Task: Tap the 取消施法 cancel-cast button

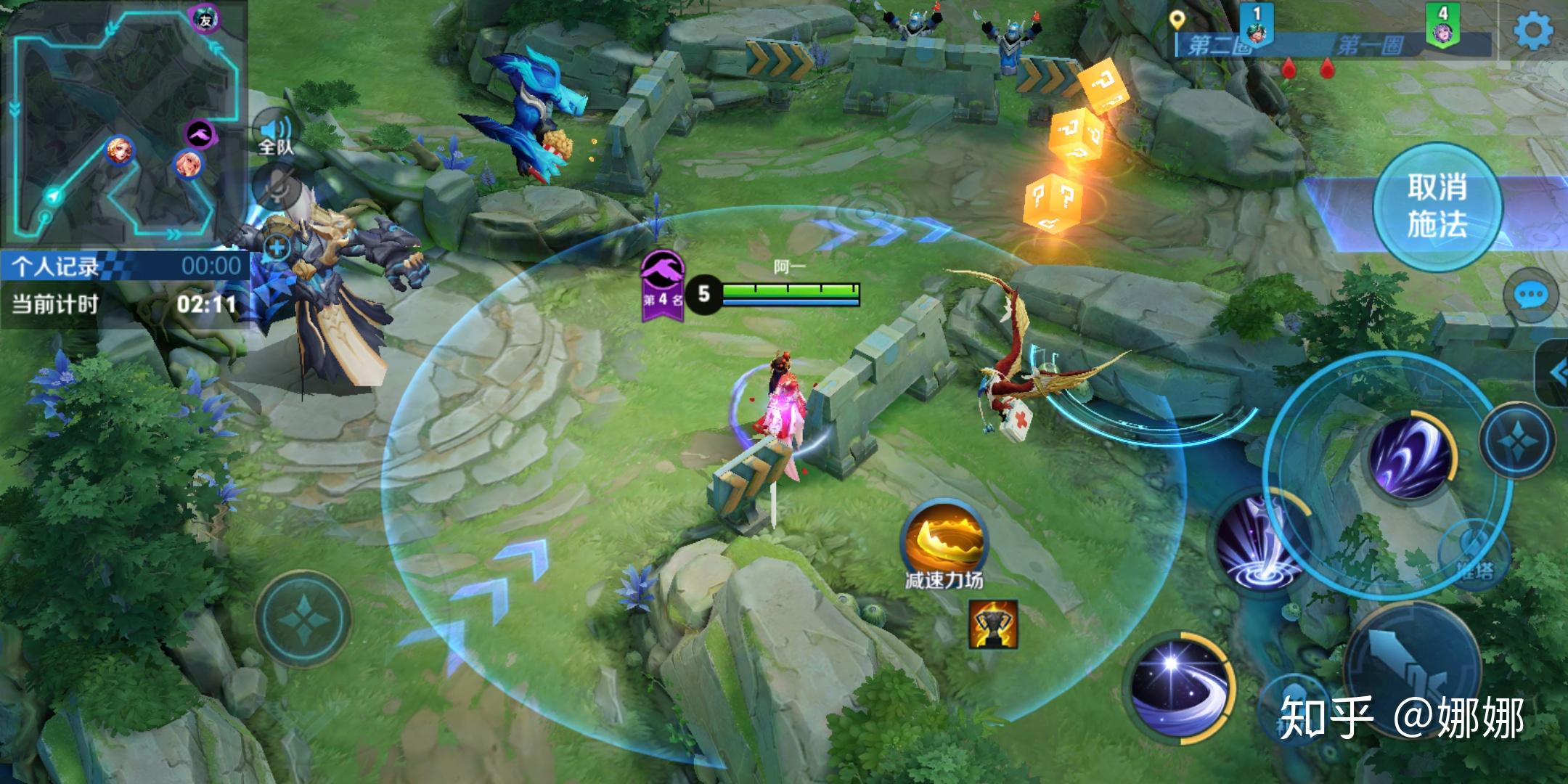Action: click(x=1437, y=207)
